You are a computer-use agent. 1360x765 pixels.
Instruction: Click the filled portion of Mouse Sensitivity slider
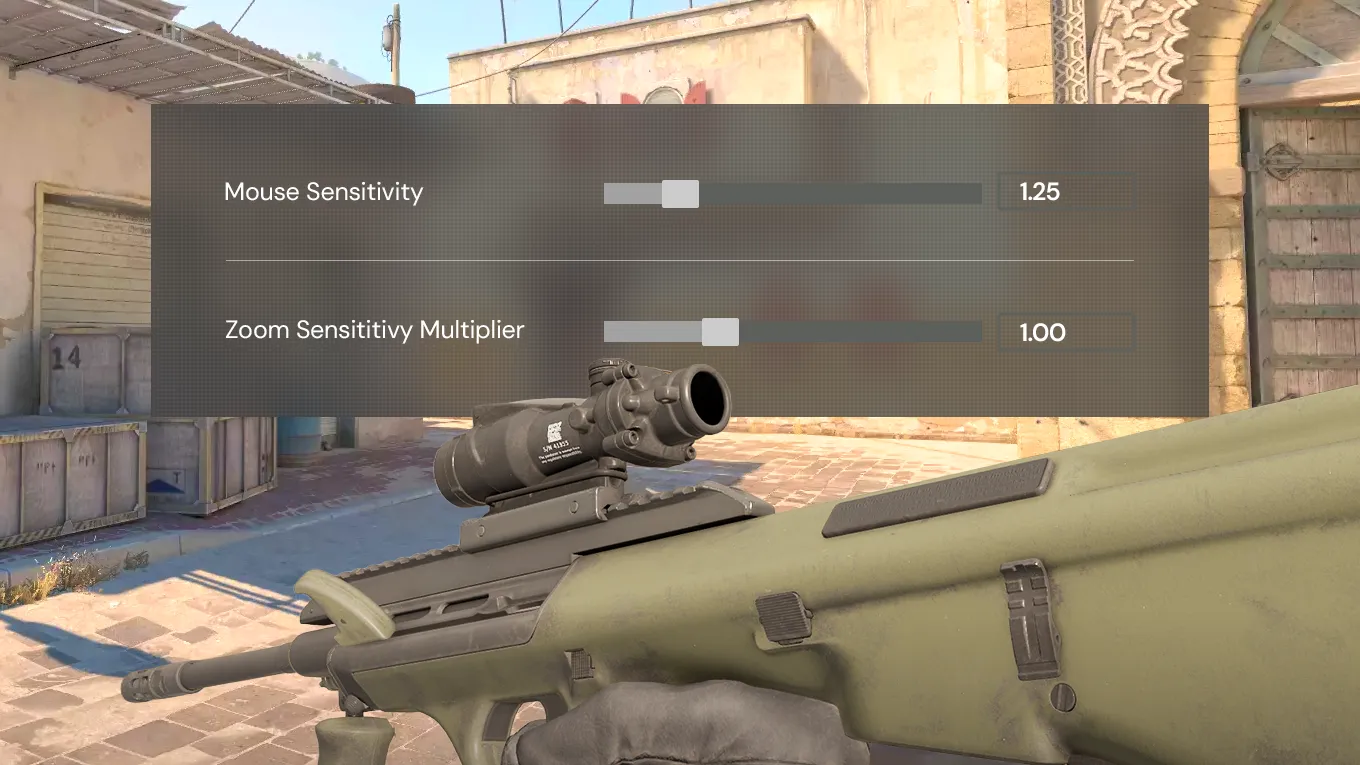pos(630,194)
